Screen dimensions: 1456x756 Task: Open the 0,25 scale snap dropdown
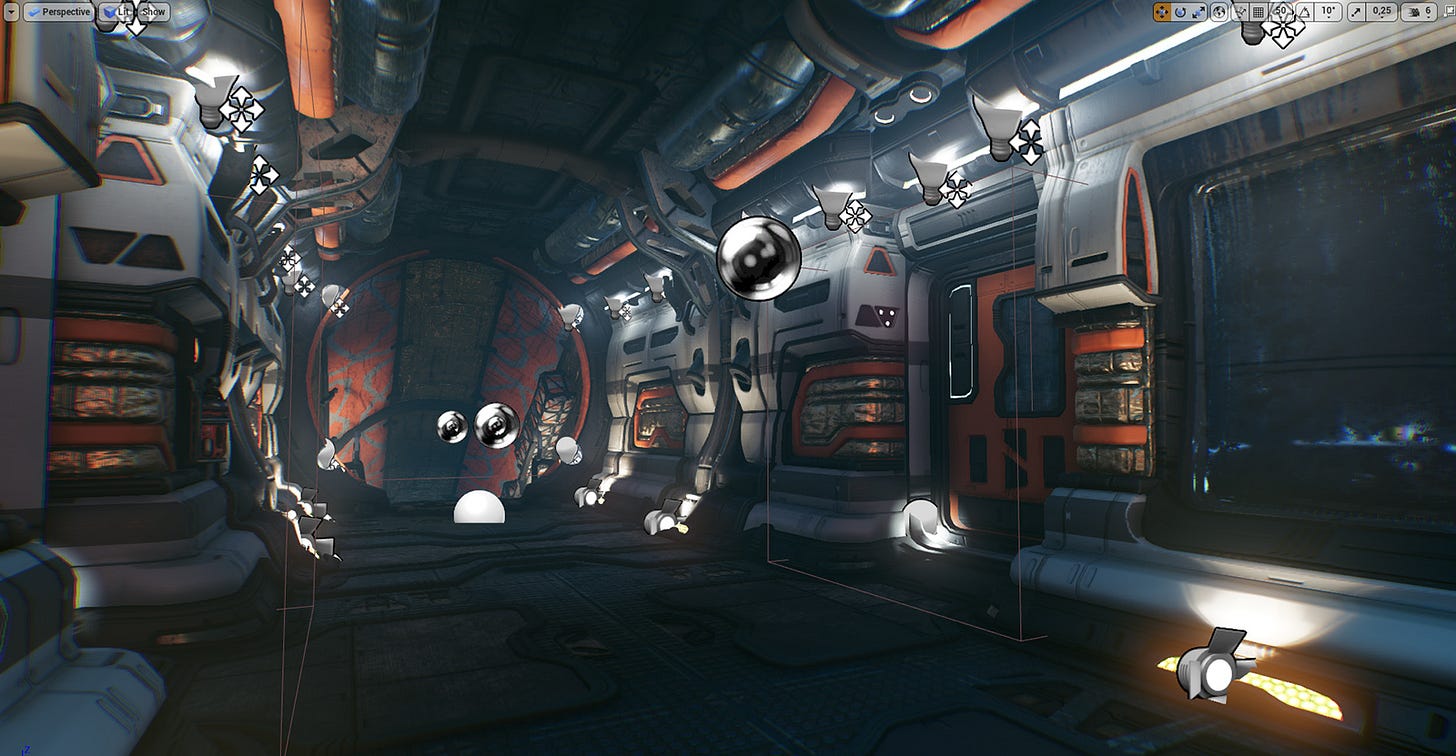click(x=1382, y=12)
